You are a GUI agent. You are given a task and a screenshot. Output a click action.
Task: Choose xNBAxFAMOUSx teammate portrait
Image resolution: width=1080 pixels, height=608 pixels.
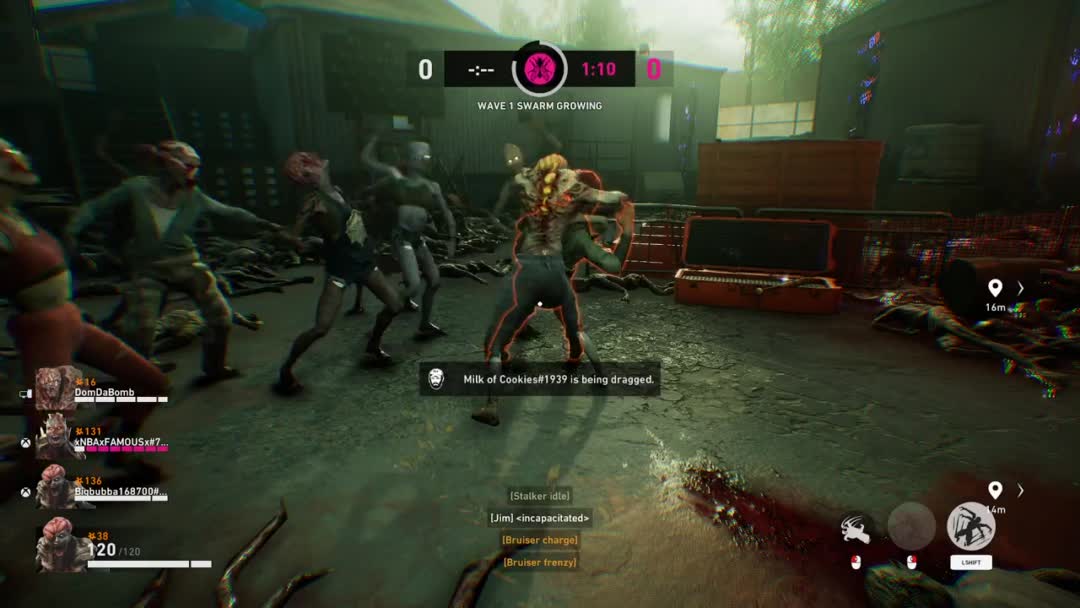56,437
